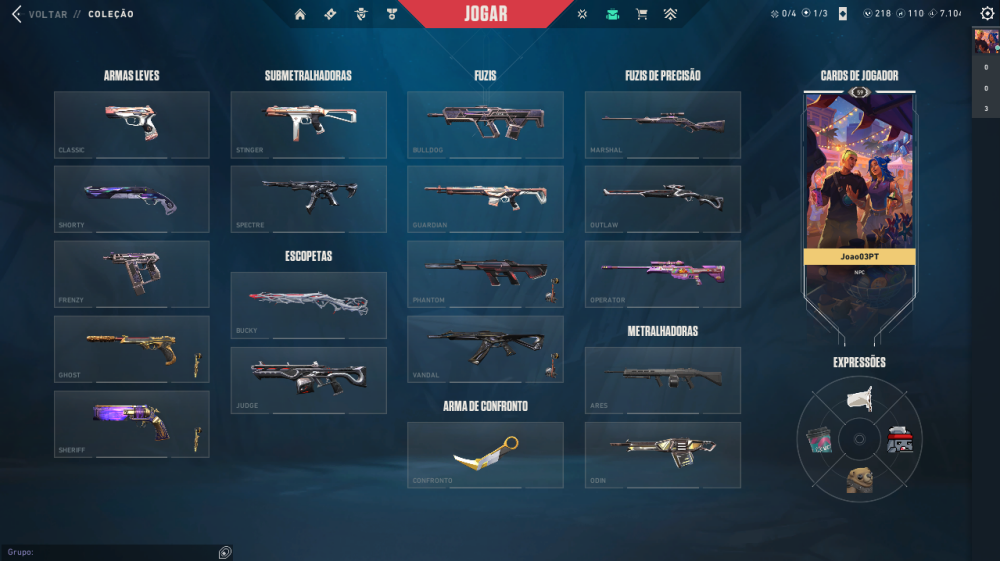The height and width of the screenshot is (561, 1000).
Task: Open the Operator sniper slot
Action: click(662, 273)
